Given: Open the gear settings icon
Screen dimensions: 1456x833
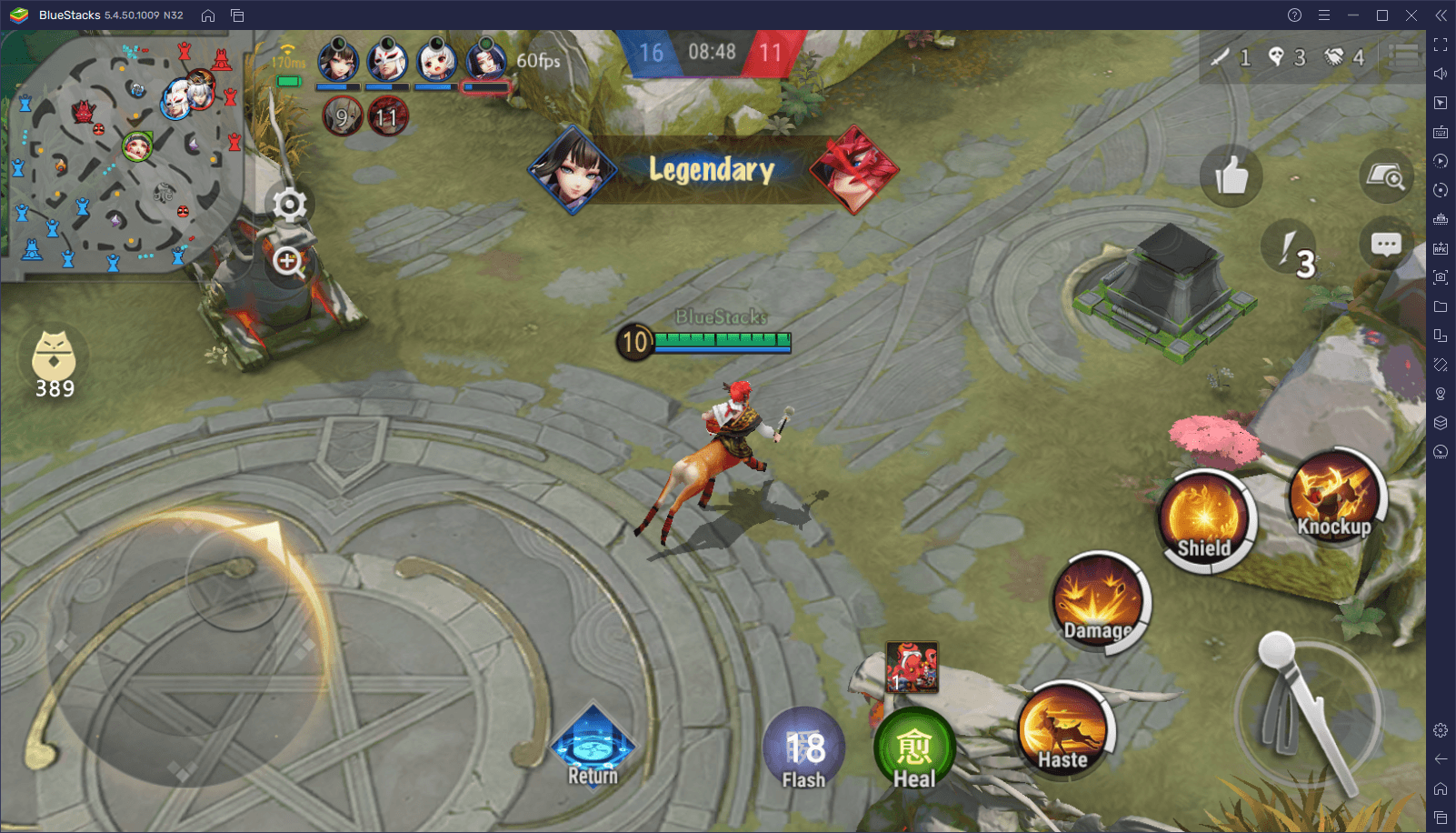Looking at the screenshot, I should [x=290, y=205].
